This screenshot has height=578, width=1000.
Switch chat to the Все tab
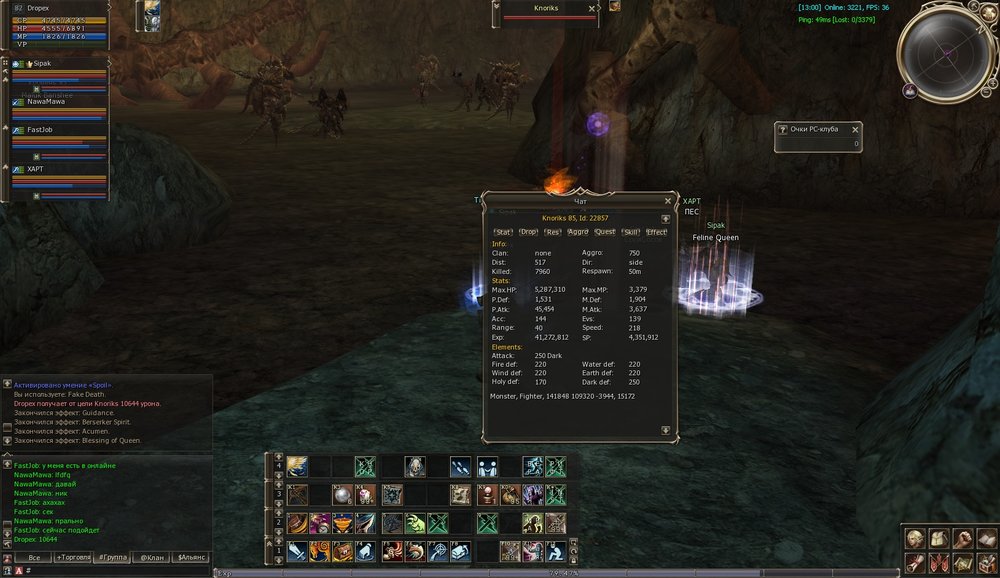click(34, 557)
